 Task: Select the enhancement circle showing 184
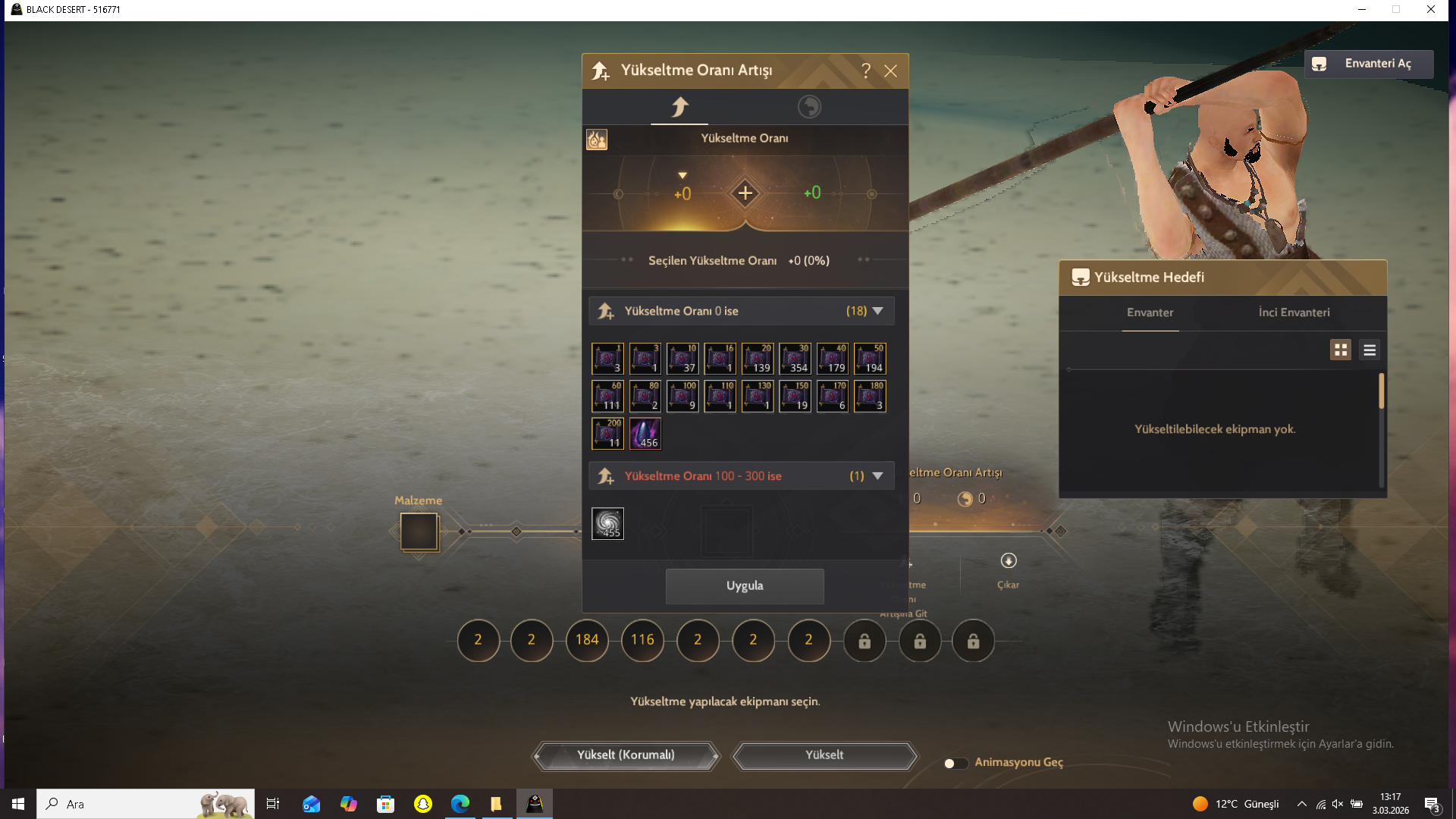(x=587, y=641)
